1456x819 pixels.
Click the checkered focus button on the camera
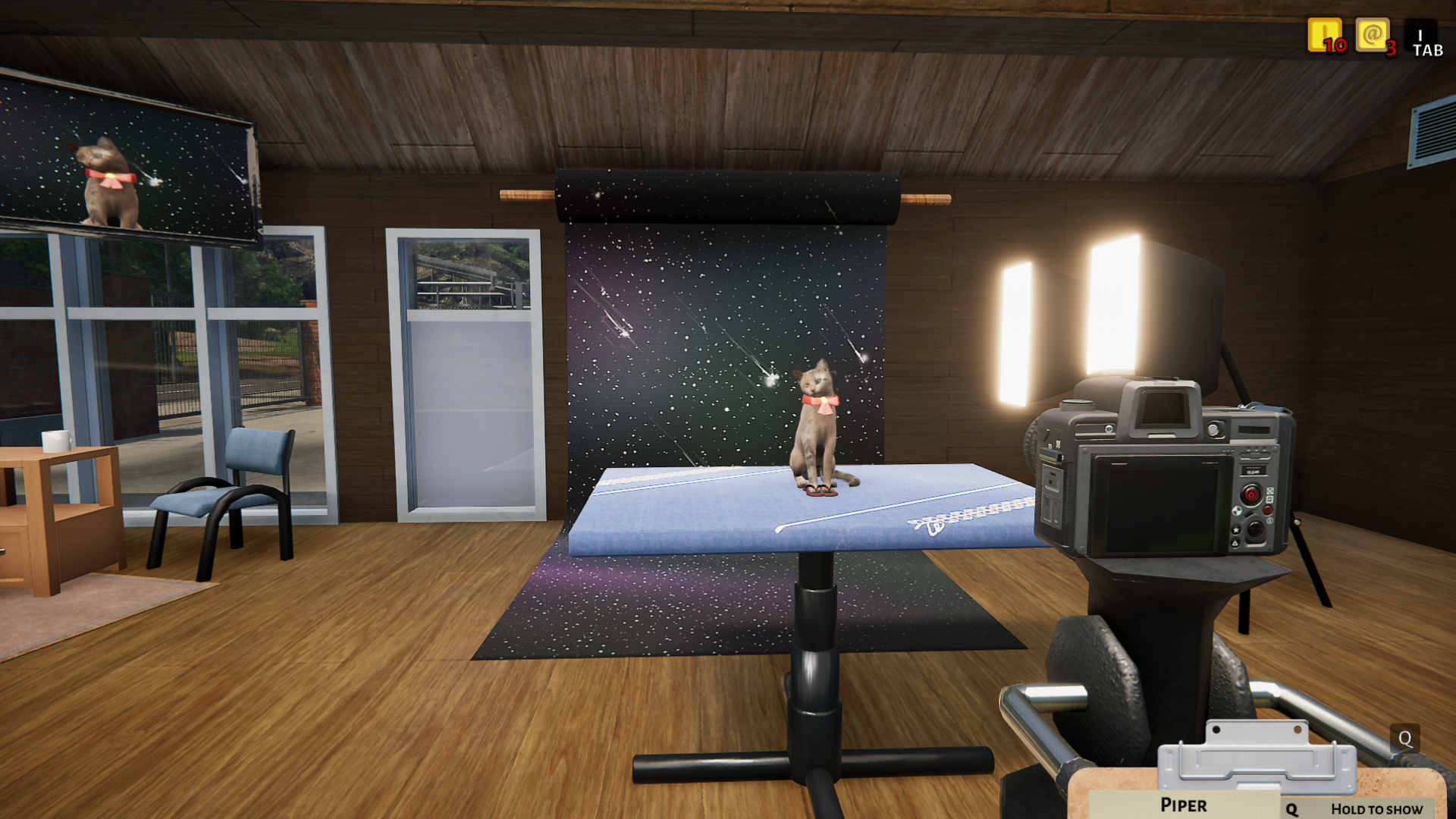click(x=1238, y=511)
